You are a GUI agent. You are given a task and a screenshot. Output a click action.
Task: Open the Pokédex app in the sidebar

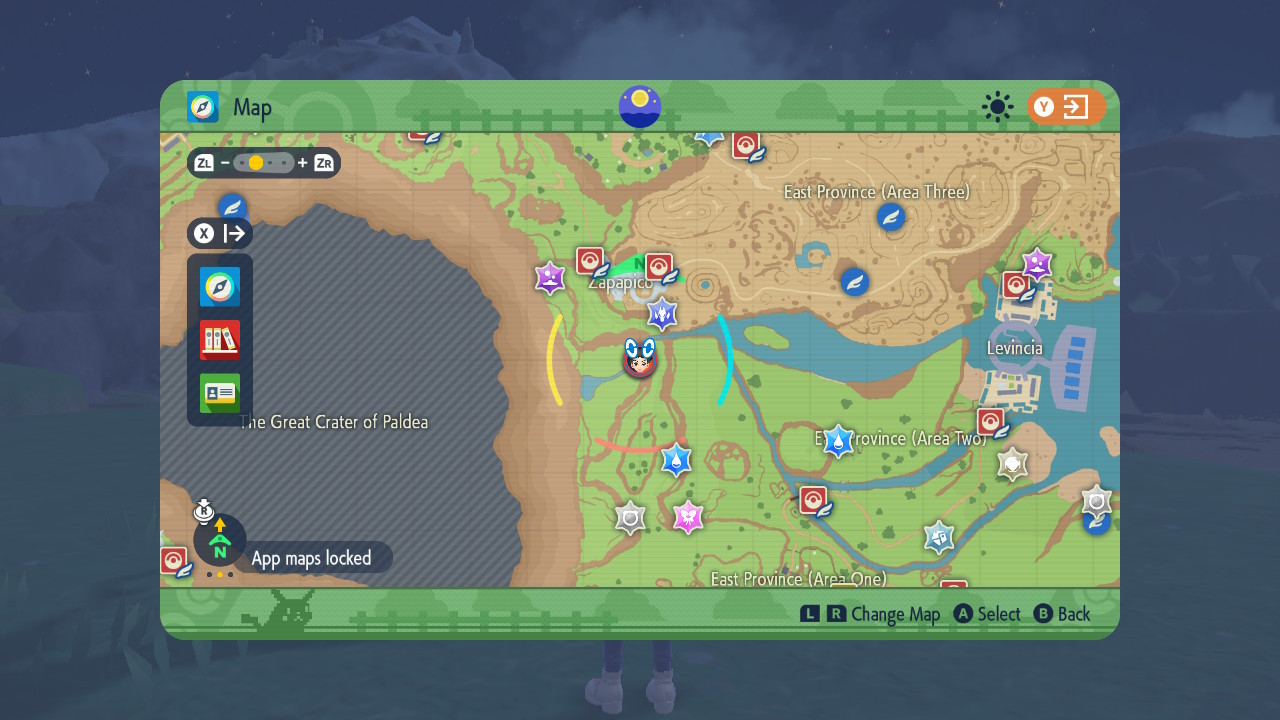(x=218, y=339)
